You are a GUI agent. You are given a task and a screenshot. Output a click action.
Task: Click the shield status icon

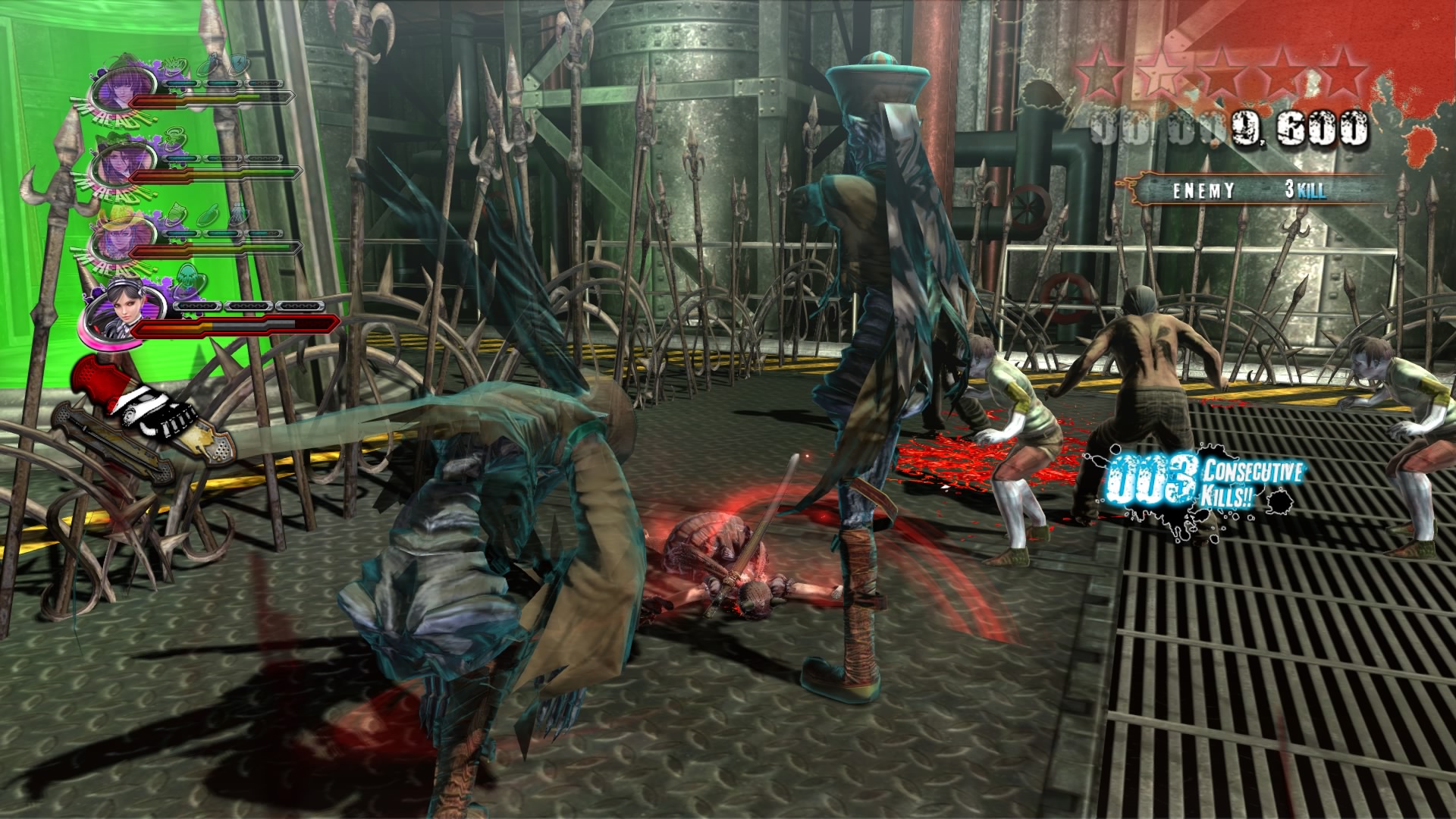(x=238, y=64)
